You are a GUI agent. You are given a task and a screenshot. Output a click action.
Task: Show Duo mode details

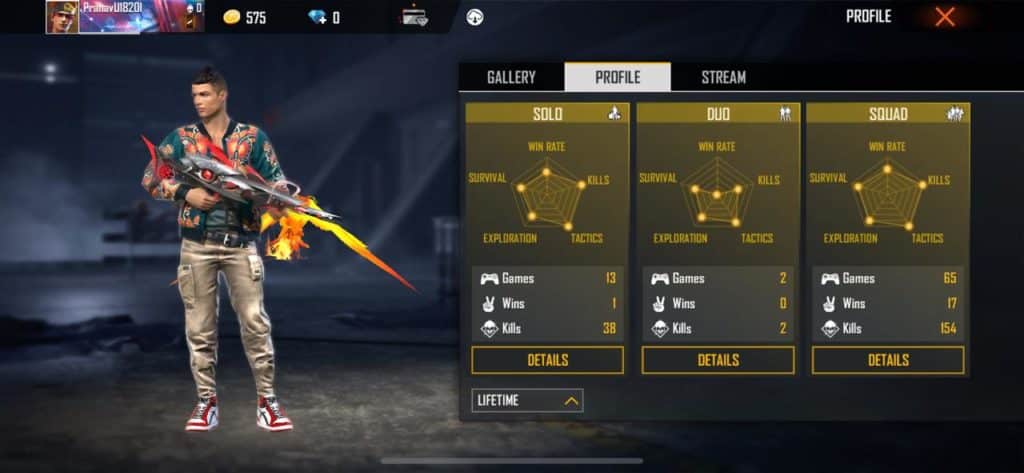[718, 360]
